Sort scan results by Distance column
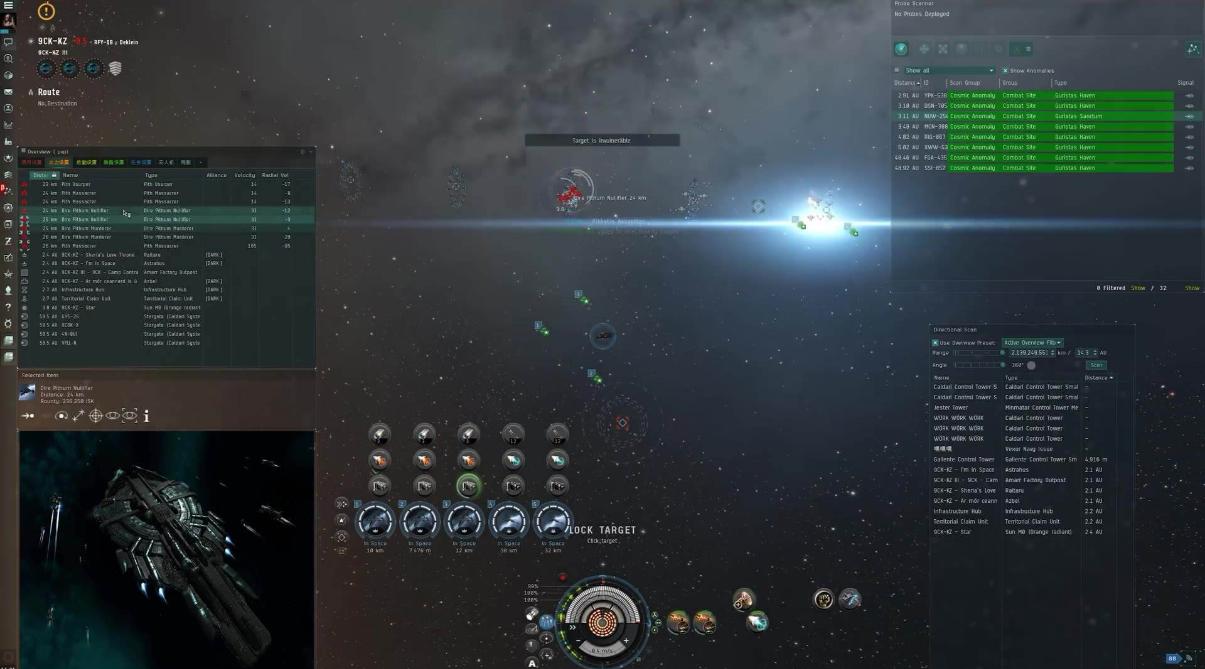 [1097, 377]
